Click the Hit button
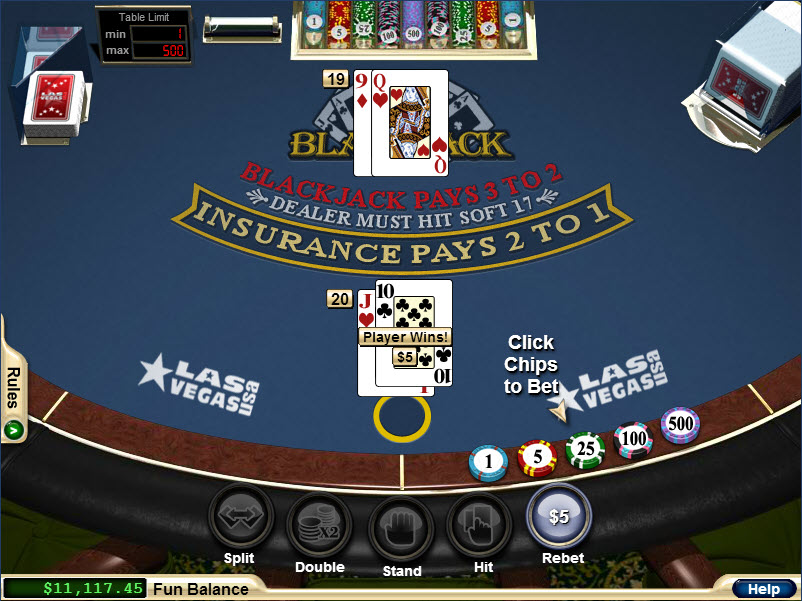The image size is (802, 601). (x=479, y=524)
